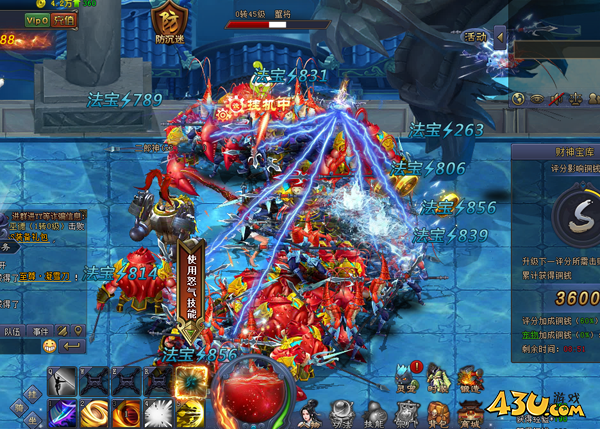Open the chat emoji picker

click(x=49, y=346)
